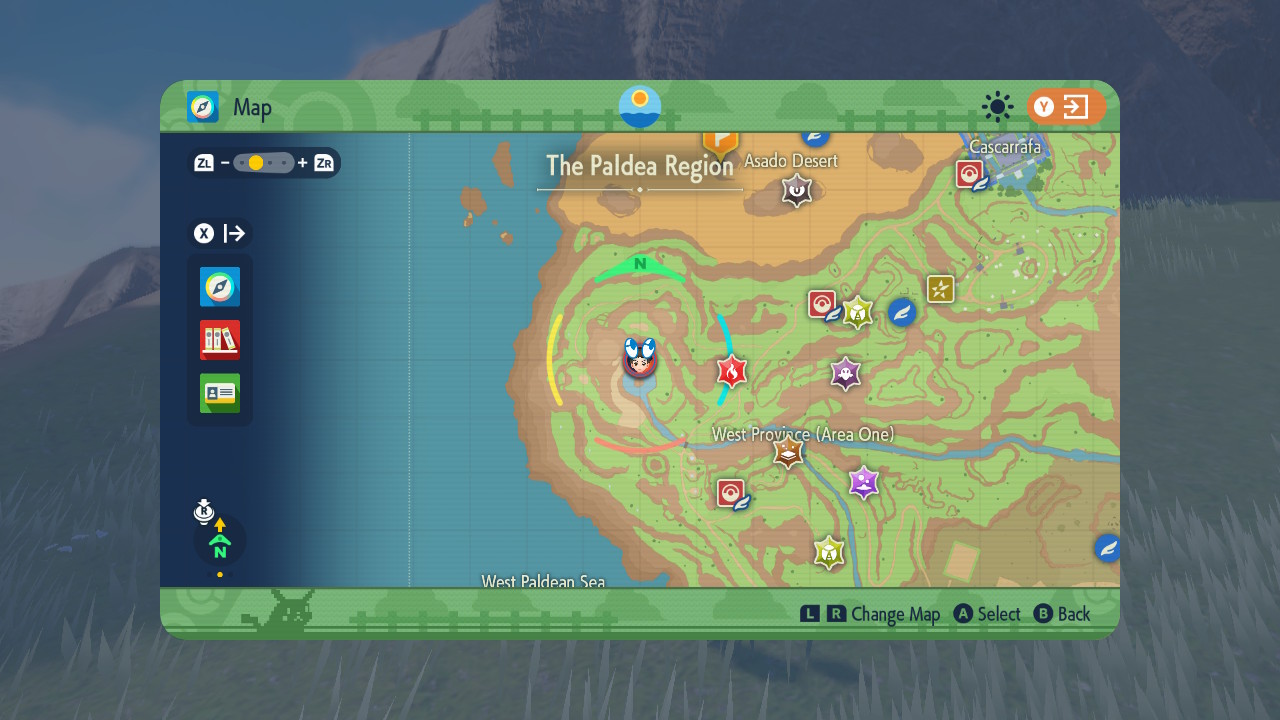
Task: Adjust the map zoom level slider
Action: (264, 163)
